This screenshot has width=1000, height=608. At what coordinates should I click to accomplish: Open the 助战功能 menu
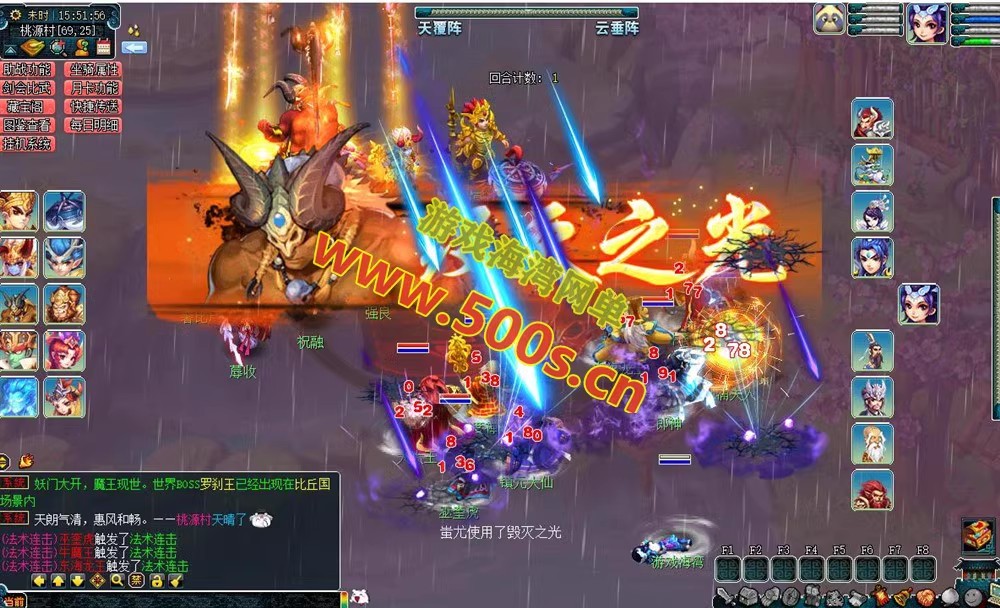pos(27,70)
